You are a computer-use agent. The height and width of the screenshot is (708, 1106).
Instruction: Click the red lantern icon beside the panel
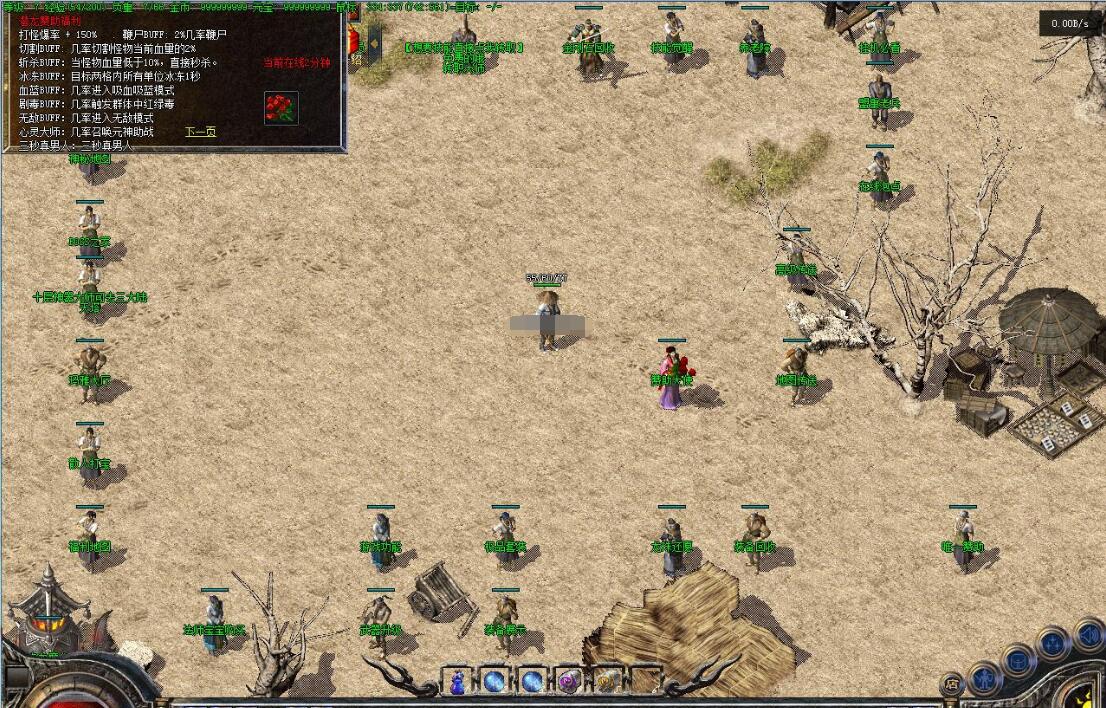tap(353, 41)
